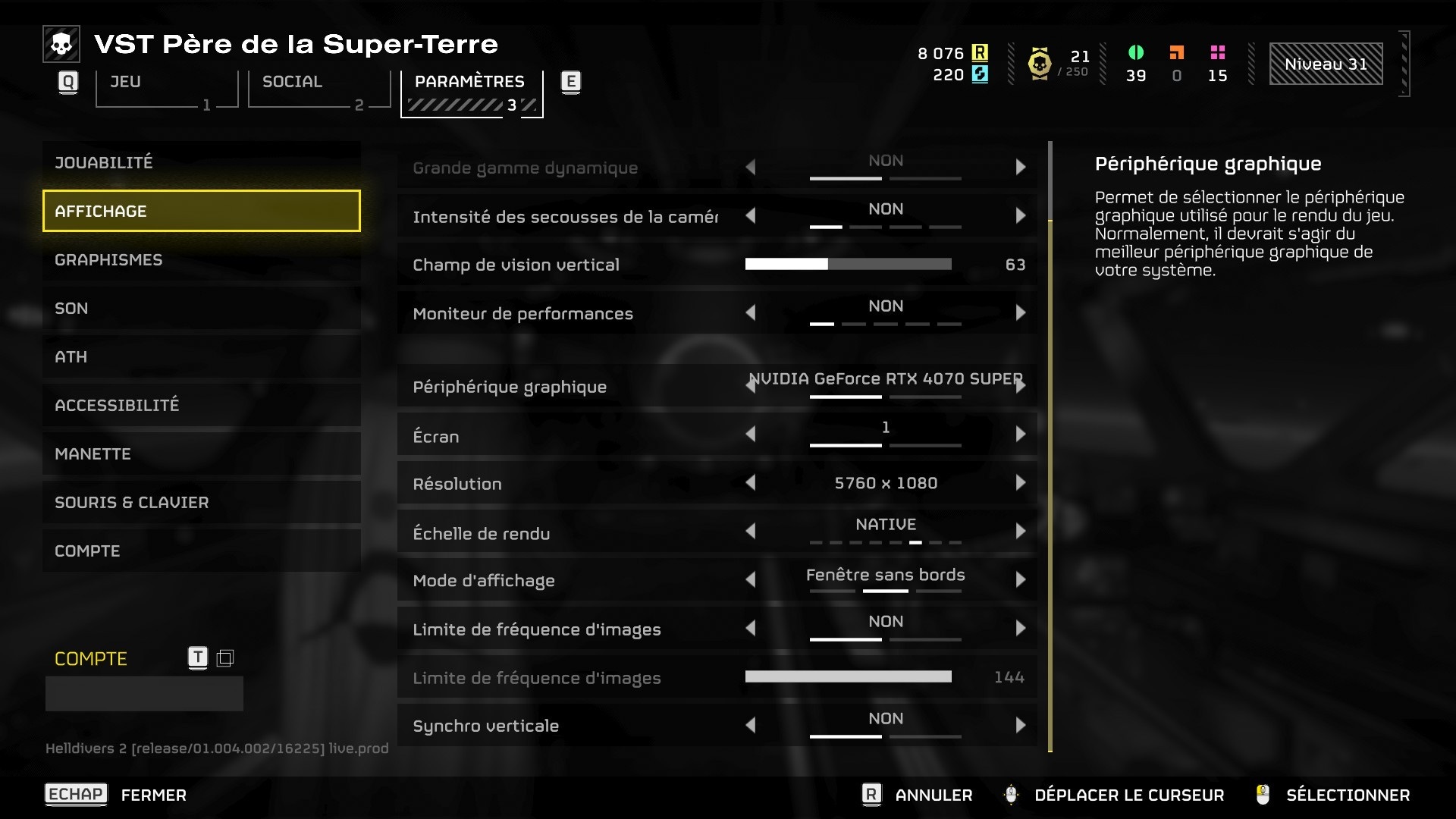Click FERMER to close settings
This screenshot has height=819, width=1456.
click(x=153, y=795)
